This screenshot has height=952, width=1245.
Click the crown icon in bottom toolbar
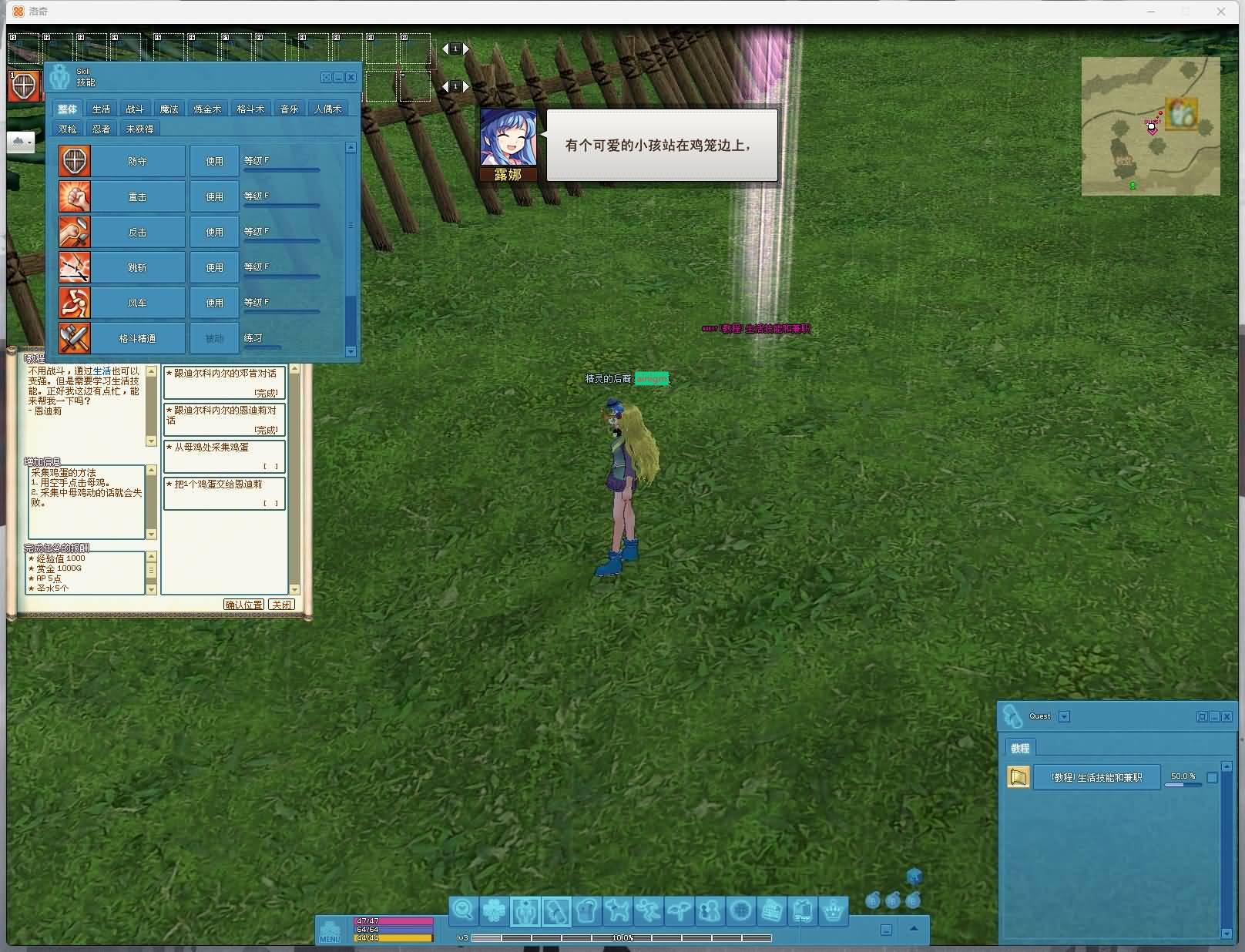coord(833,911)
